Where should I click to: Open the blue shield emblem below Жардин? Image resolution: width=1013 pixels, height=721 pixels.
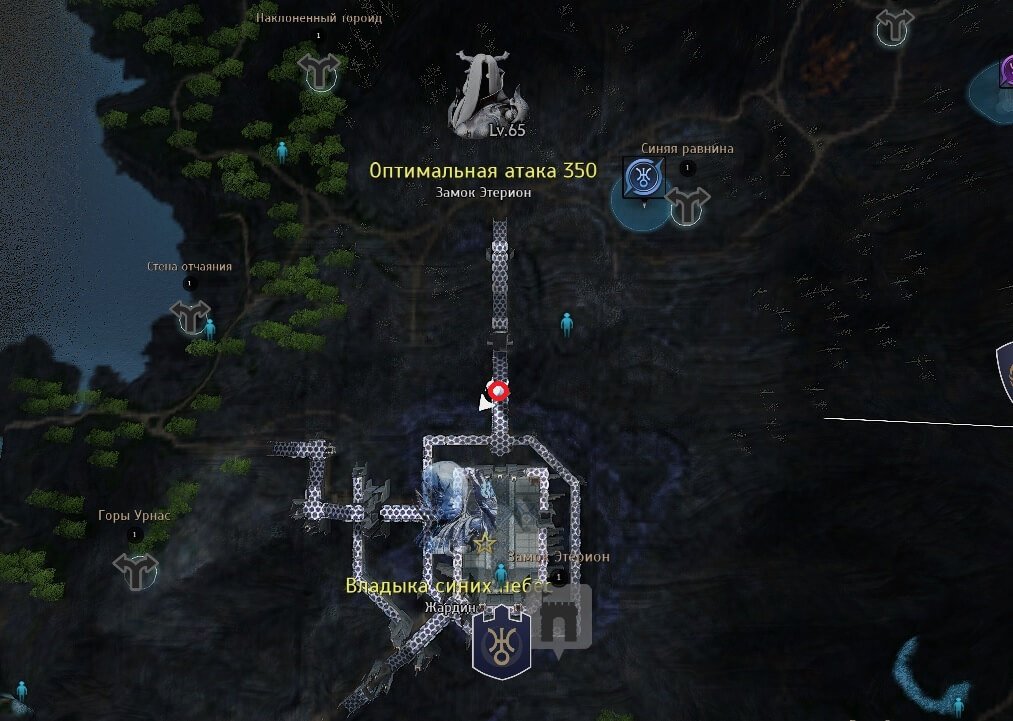[x=499, y=642]
